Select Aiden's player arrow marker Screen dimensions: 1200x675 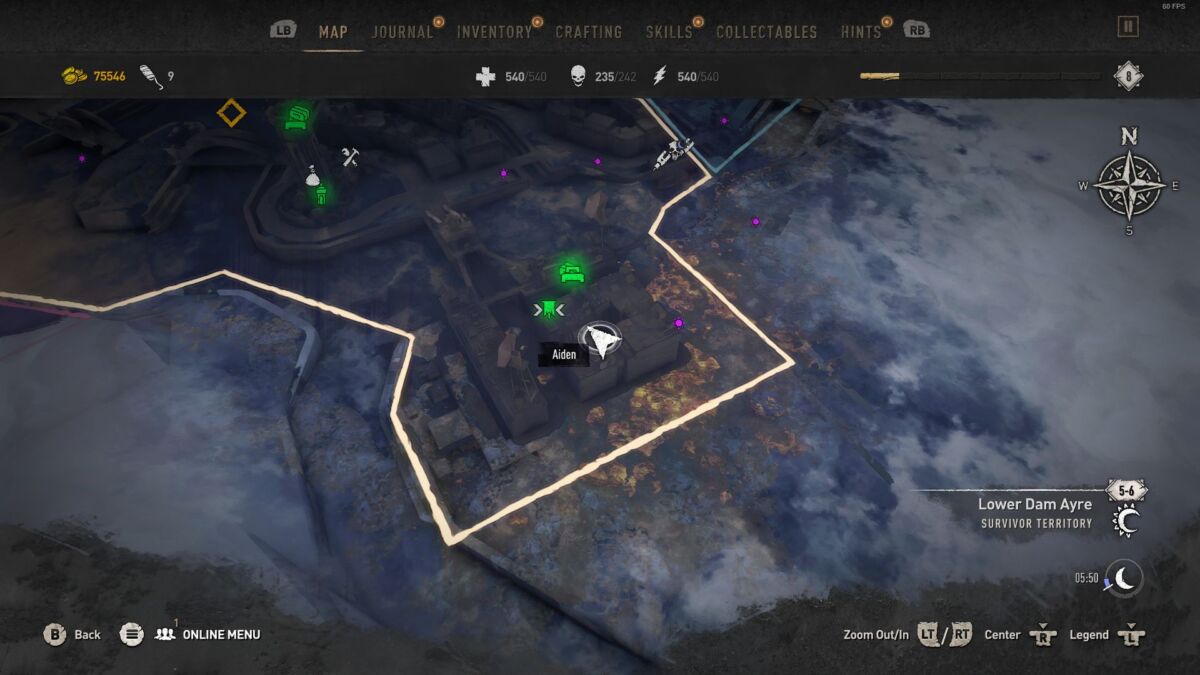(x=600, y=341)
